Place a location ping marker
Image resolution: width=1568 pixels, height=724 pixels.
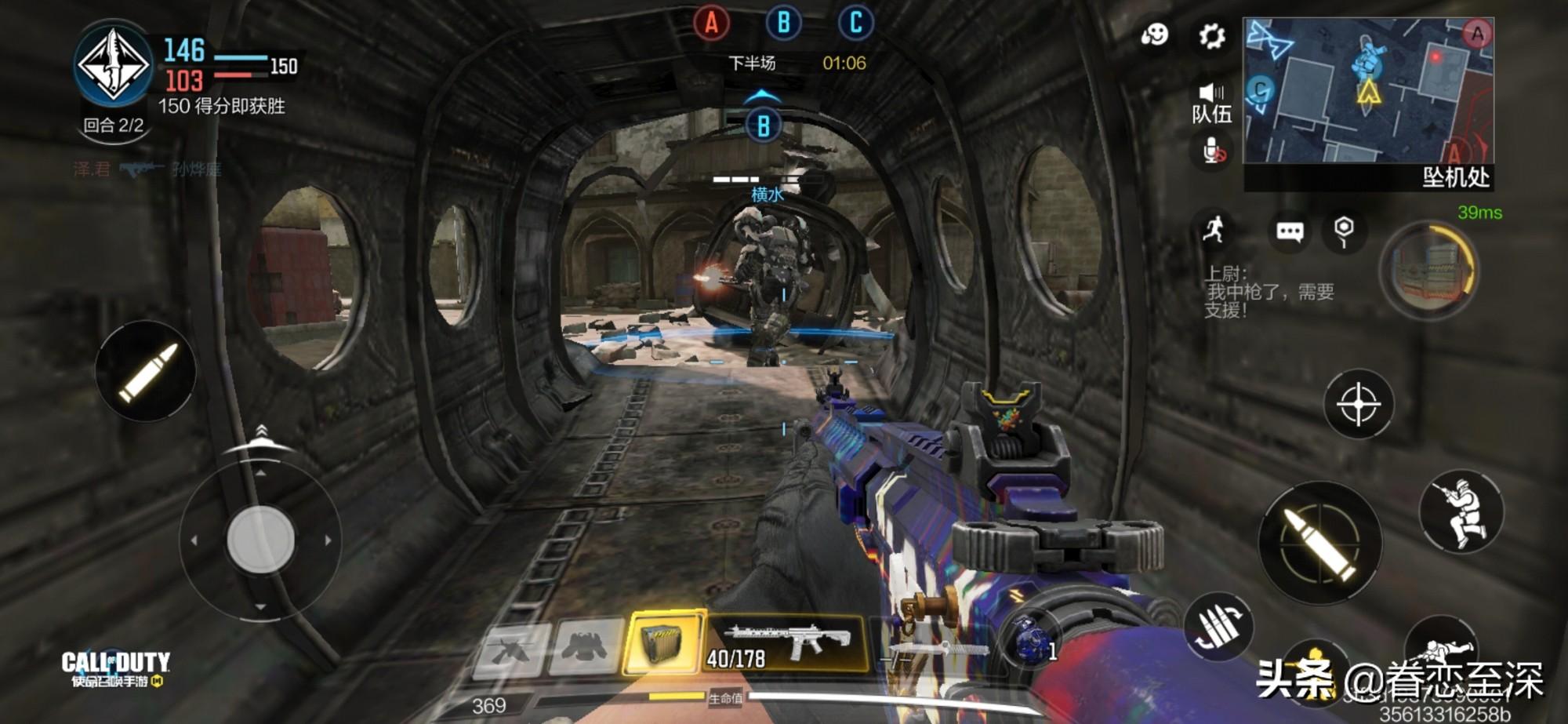tap(1344, 231)
